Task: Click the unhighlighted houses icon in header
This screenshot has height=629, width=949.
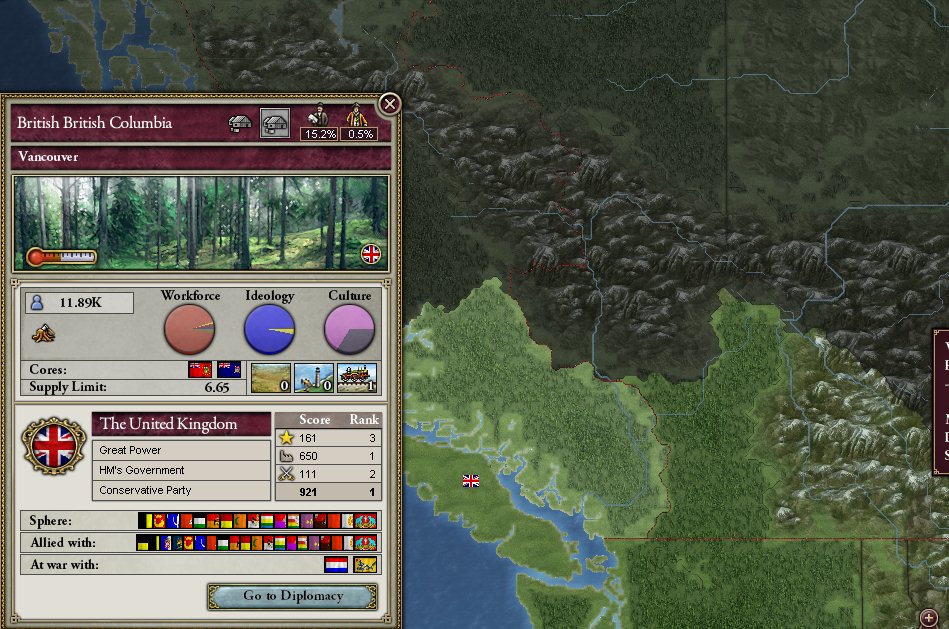Action: (x=241, y=123)
